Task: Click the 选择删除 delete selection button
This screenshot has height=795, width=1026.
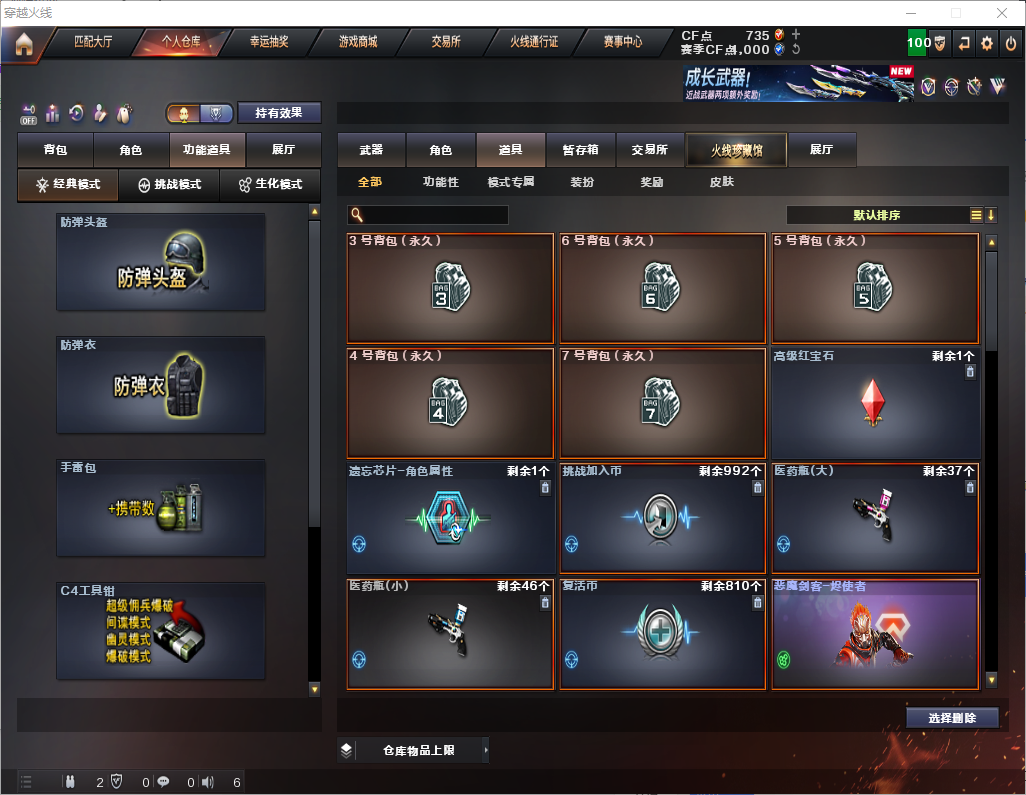Action: (x=952, y=718)
